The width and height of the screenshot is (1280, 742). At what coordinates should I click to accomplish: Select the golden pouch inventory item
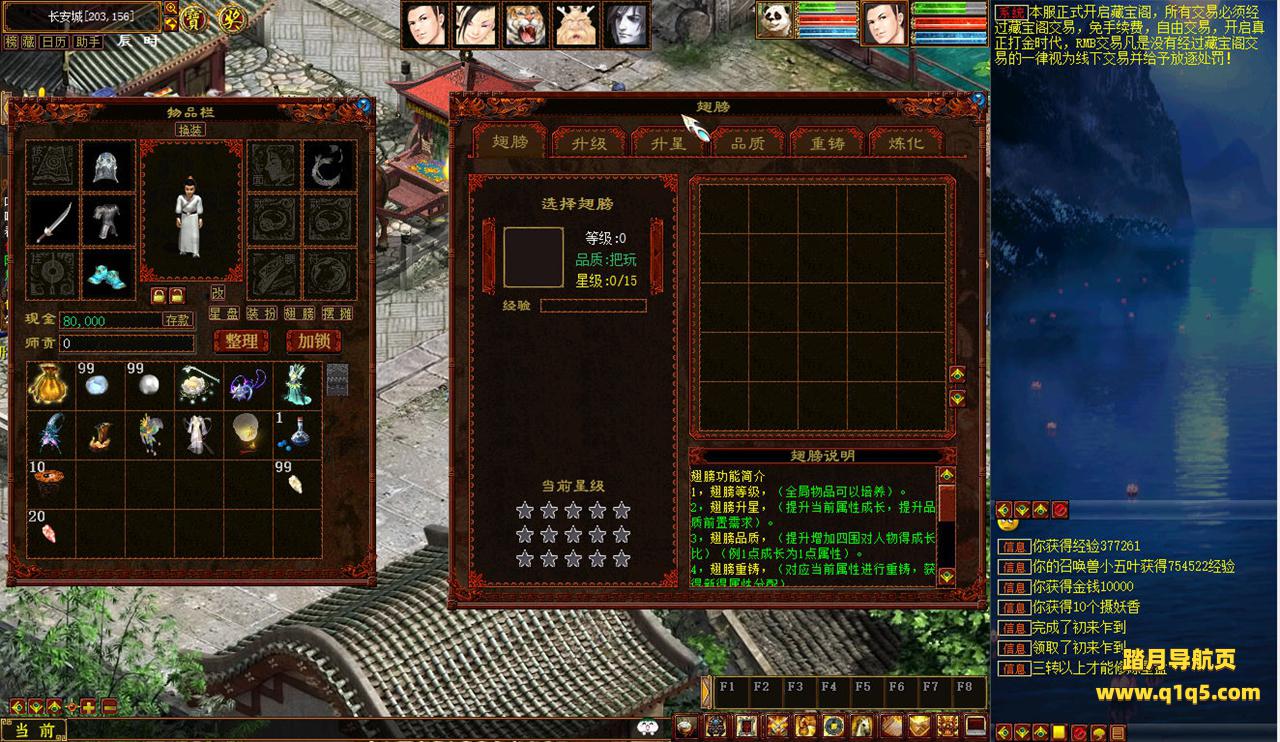point(50,385)
